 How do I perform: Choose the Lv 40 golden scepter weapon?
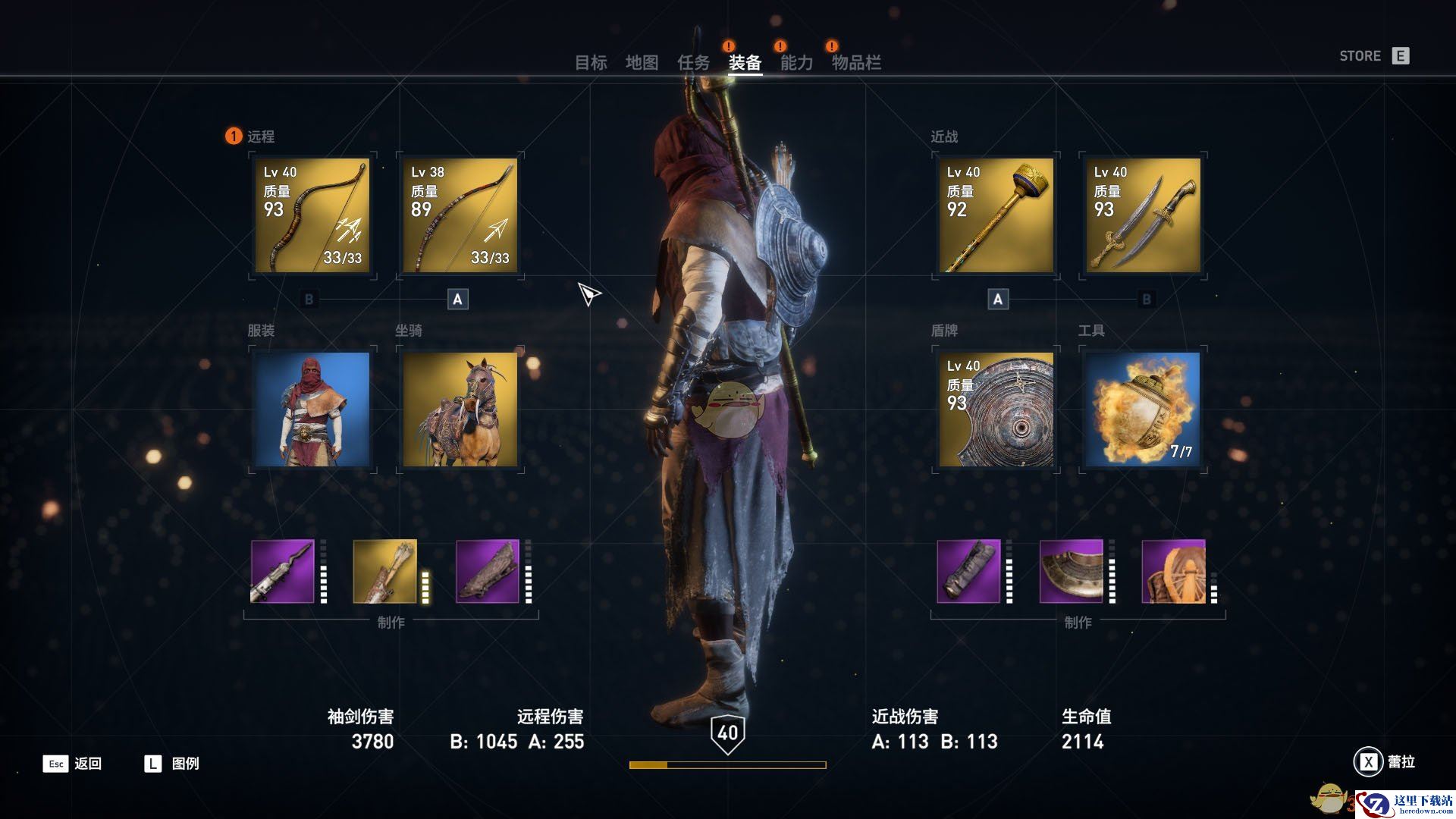coord(996,215)
